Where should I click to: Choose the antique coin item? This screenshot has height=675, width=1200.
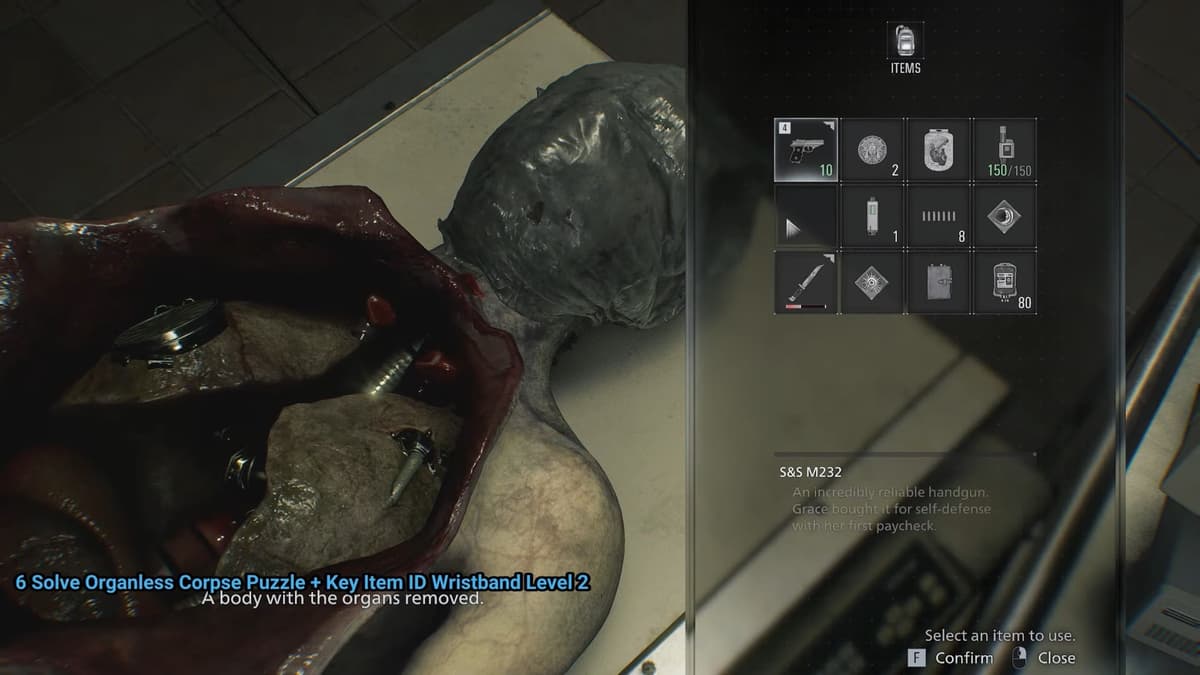[872, 149]
